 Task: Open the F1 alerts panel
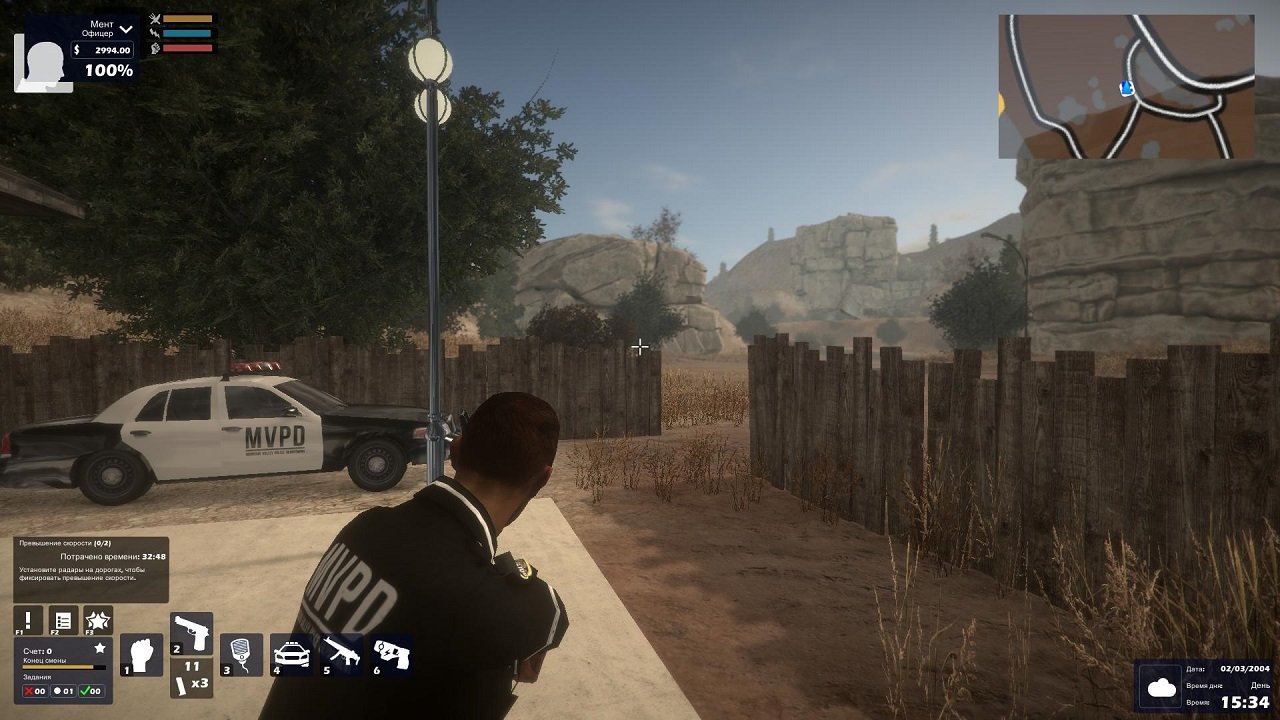point(26,621)
